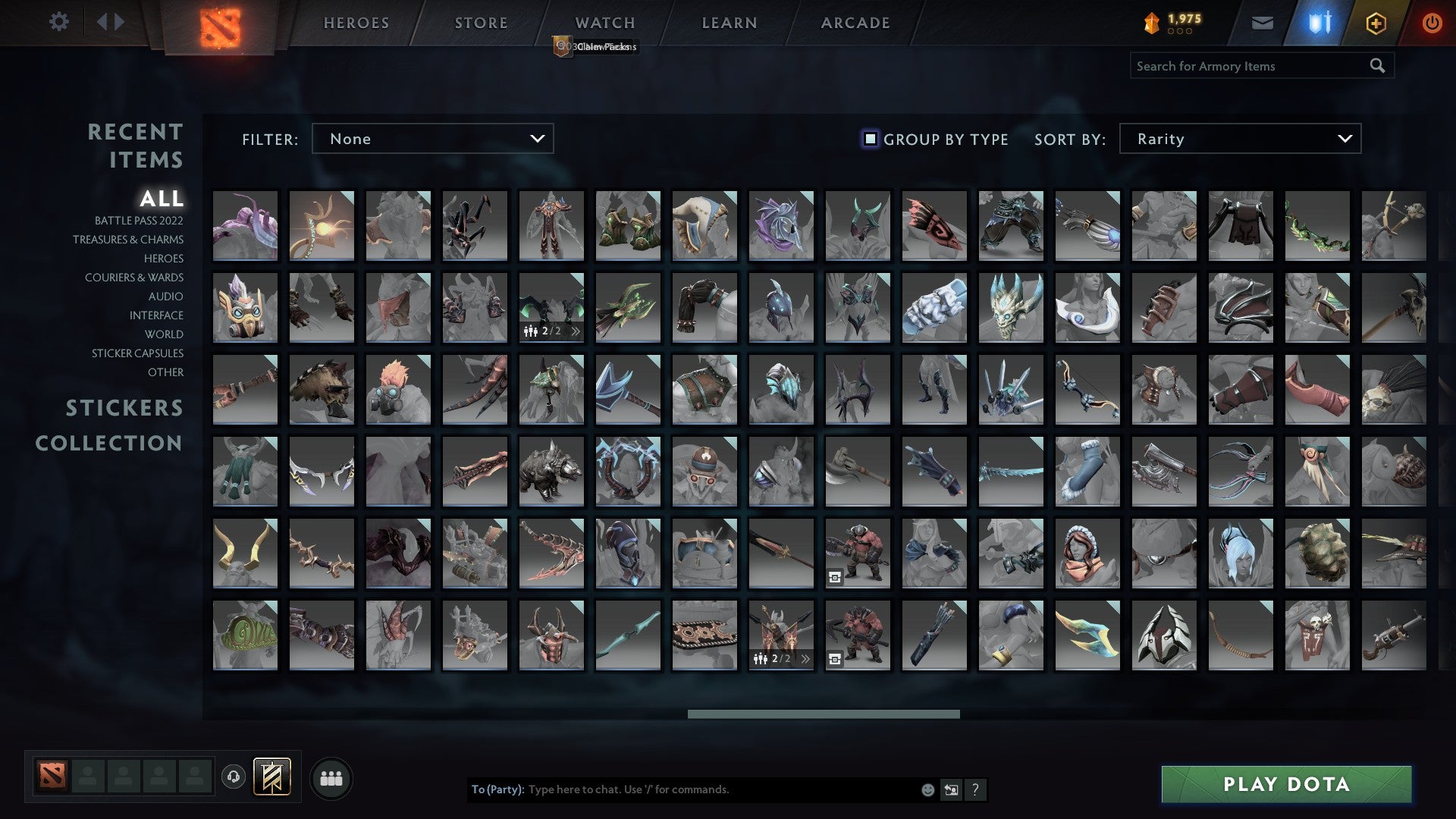Click the headset voice chat icon

tap(232, 776)
